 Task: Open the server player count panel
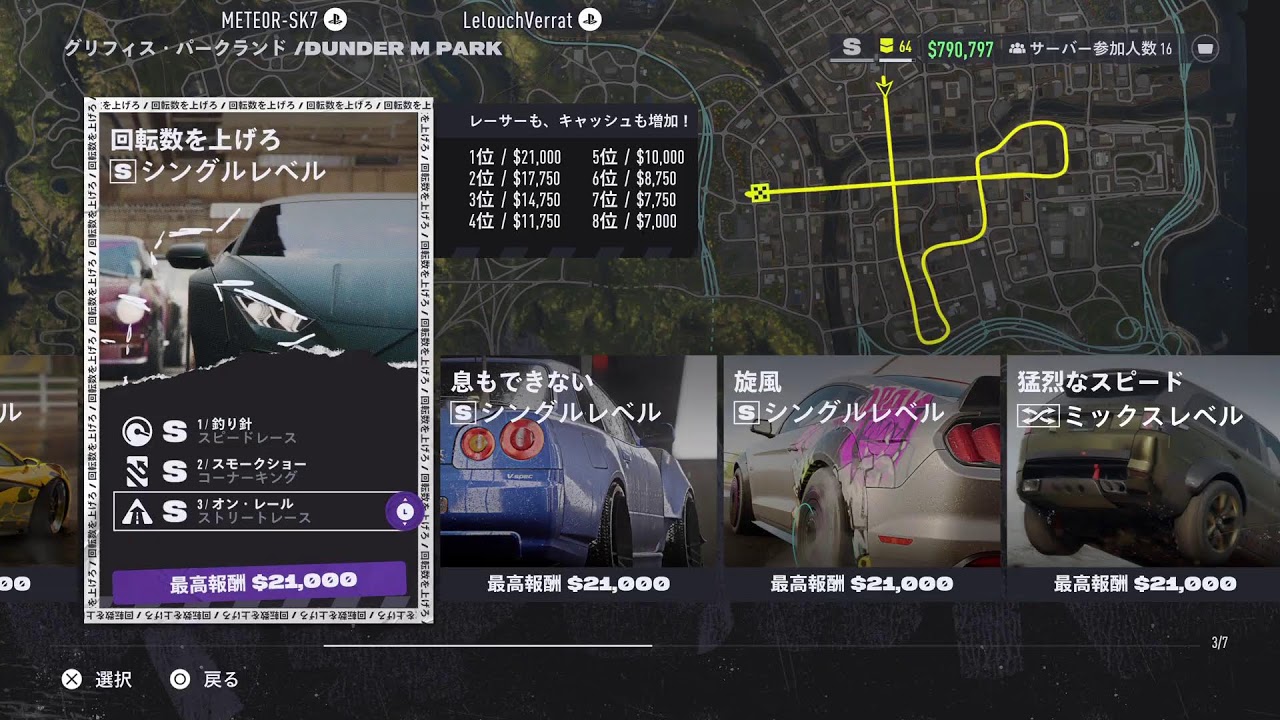[1090, 48]
